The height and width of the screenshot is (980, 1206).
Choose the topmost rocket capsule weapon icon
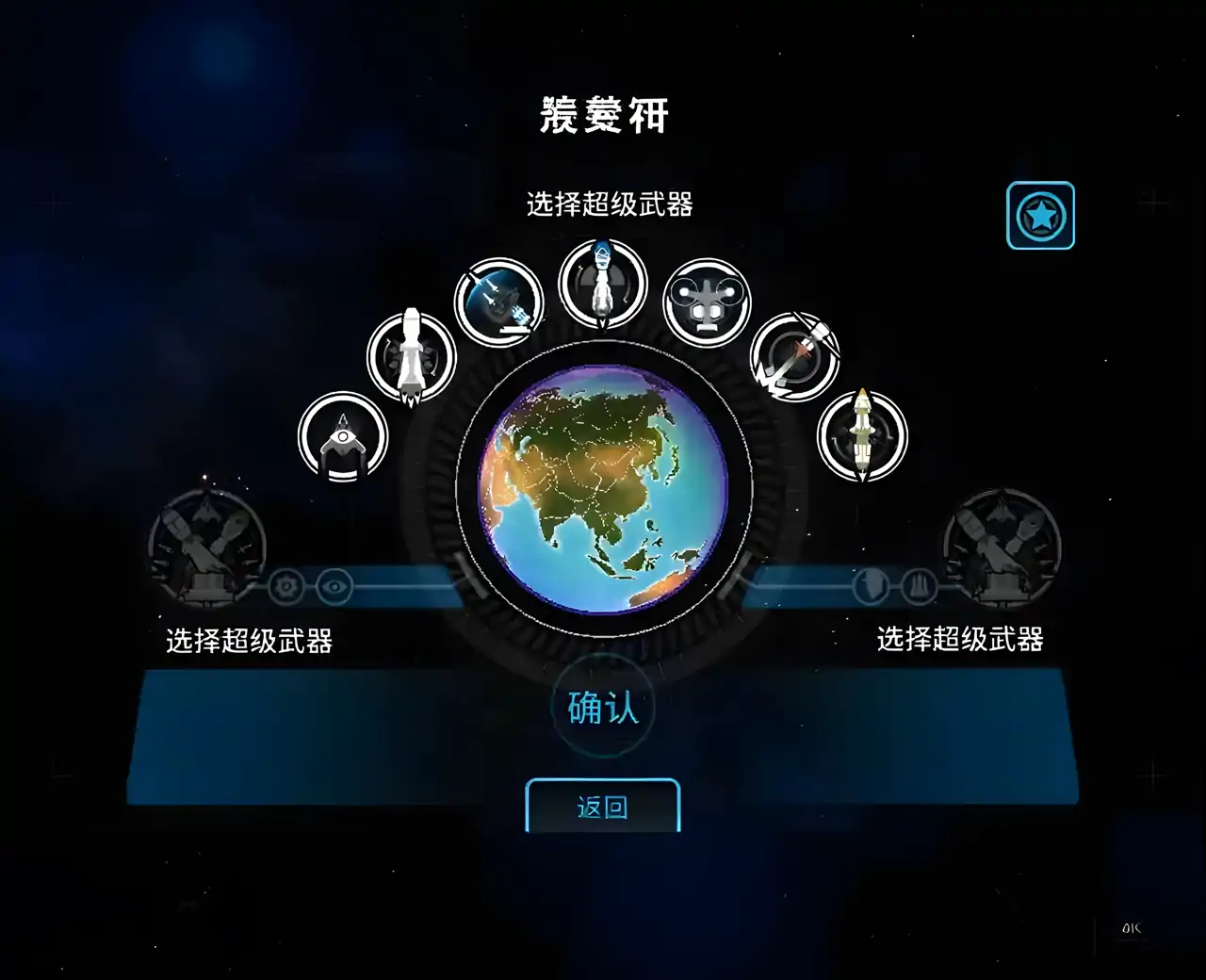601,281
